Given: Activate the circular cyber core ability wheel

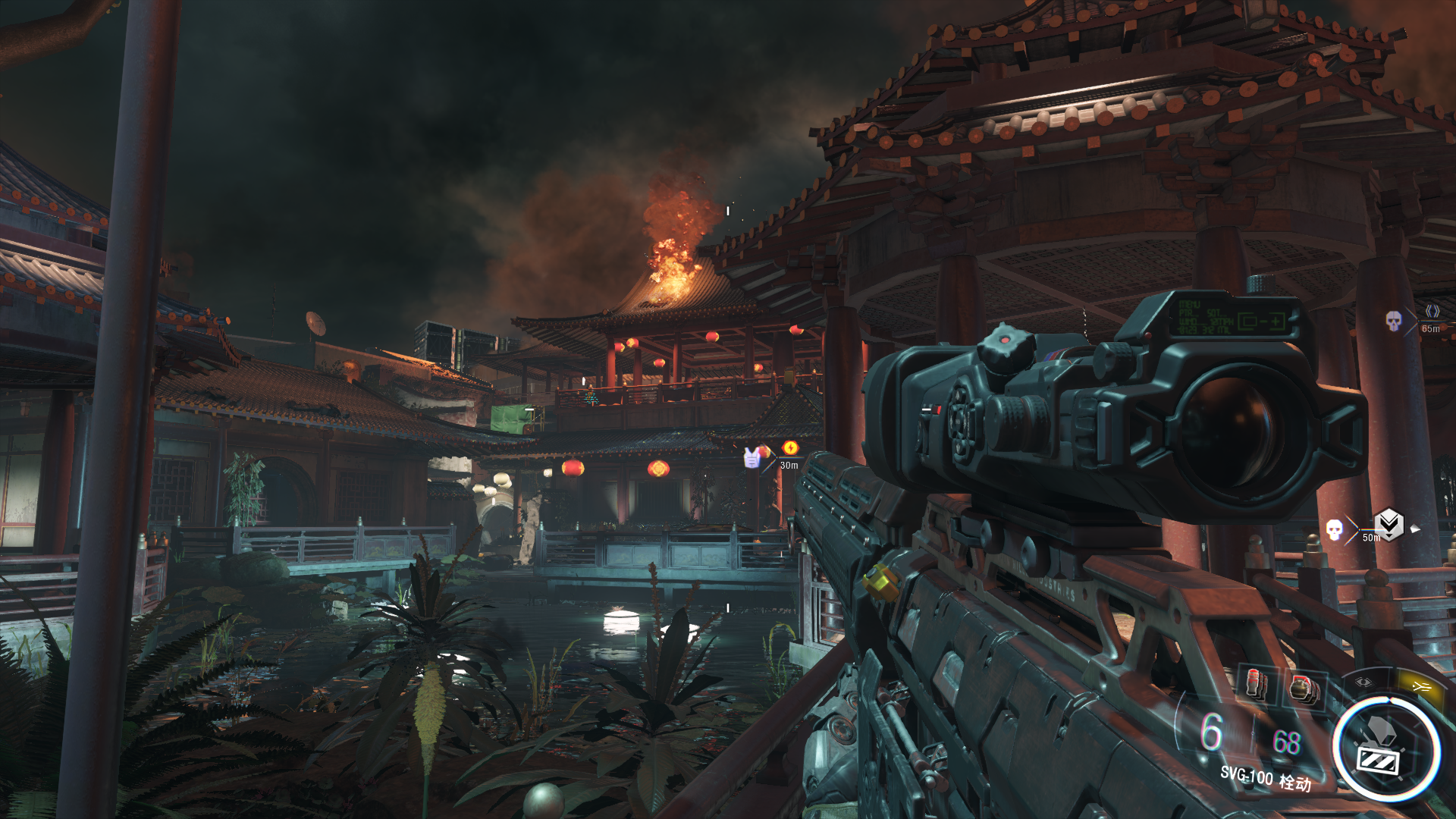Looking at the screenshot, I should [x=1387, y=749].
